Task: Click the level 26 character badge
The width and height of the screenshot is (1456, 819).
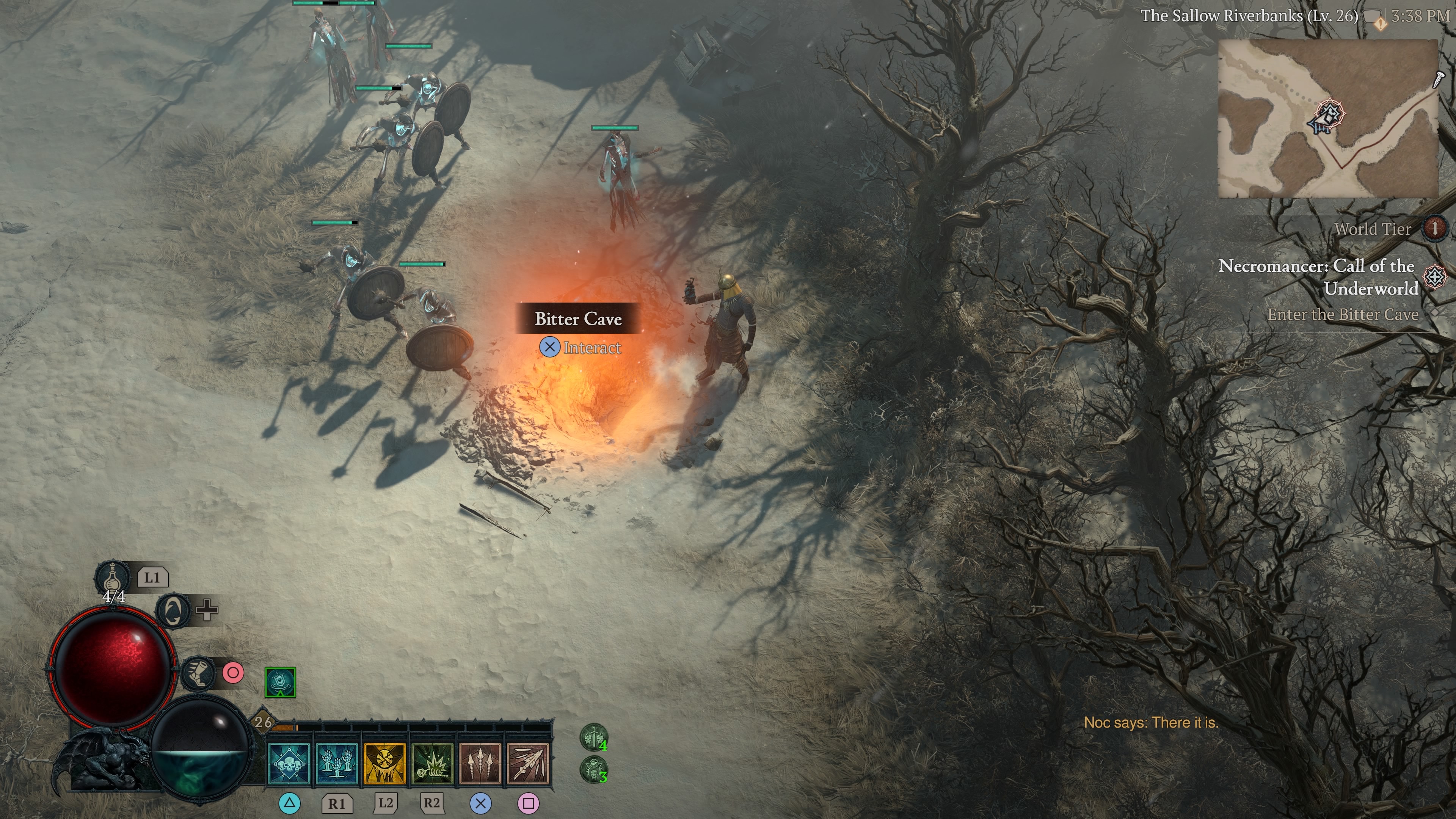Action: tap(263, 722)
